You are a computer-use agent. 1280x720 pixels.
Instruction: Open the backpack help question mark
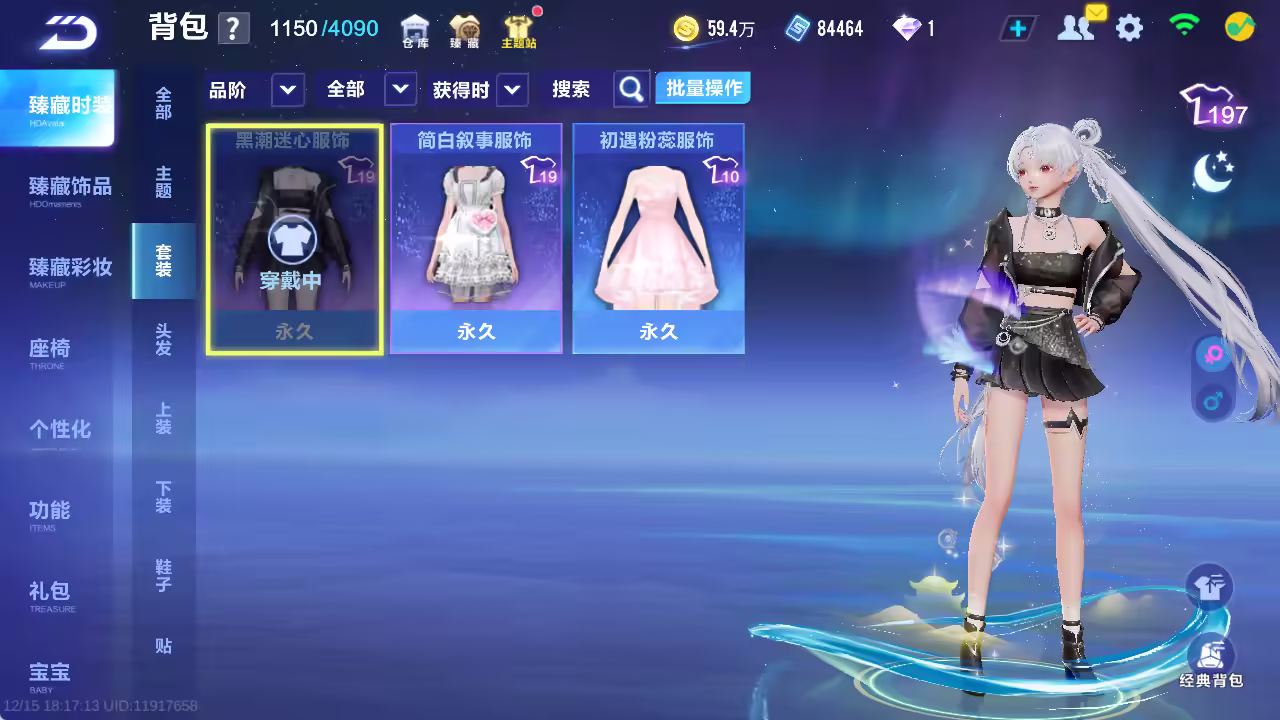(233, 28)
